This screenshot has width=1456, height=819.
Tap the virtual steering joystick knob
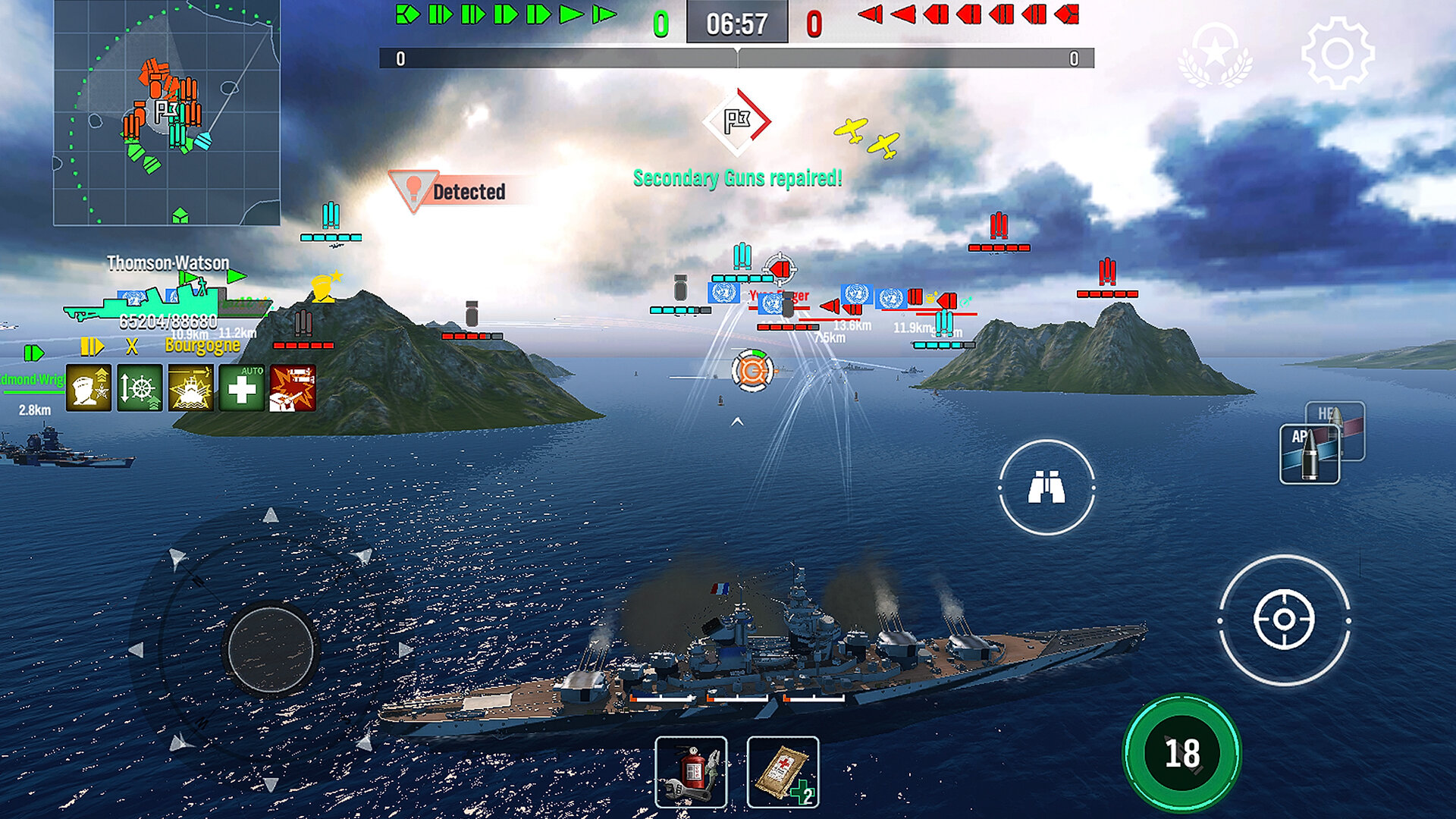[x=271, y=649]
